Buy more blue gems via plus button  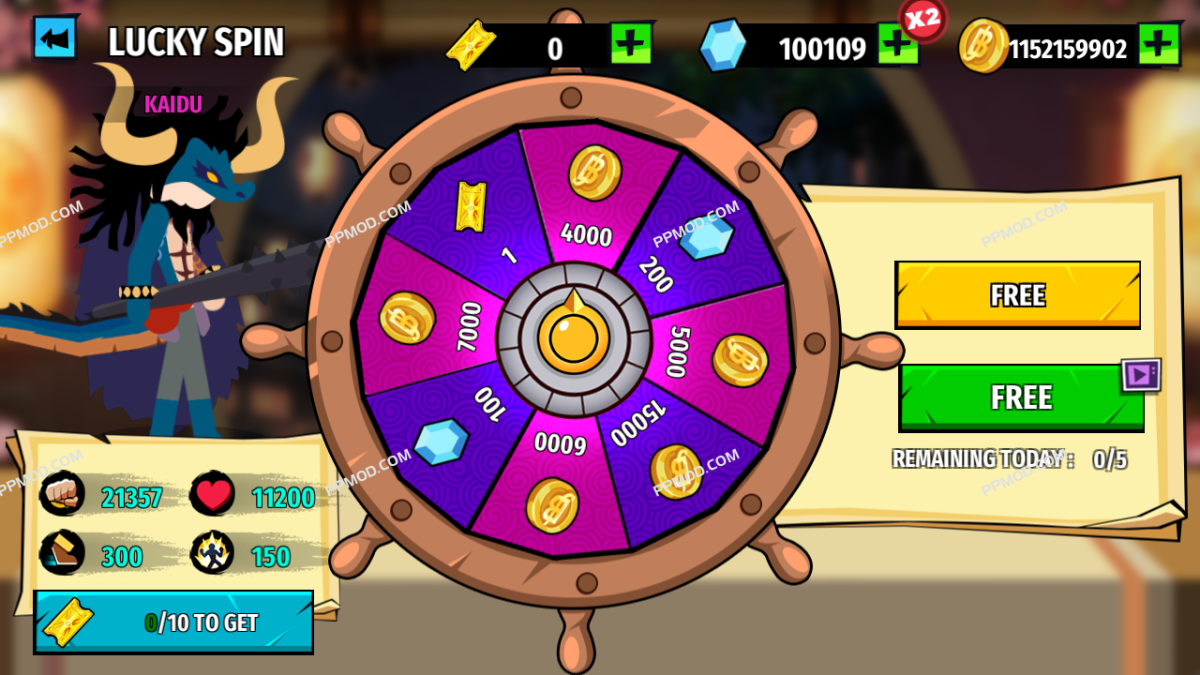tap(897, 45)
